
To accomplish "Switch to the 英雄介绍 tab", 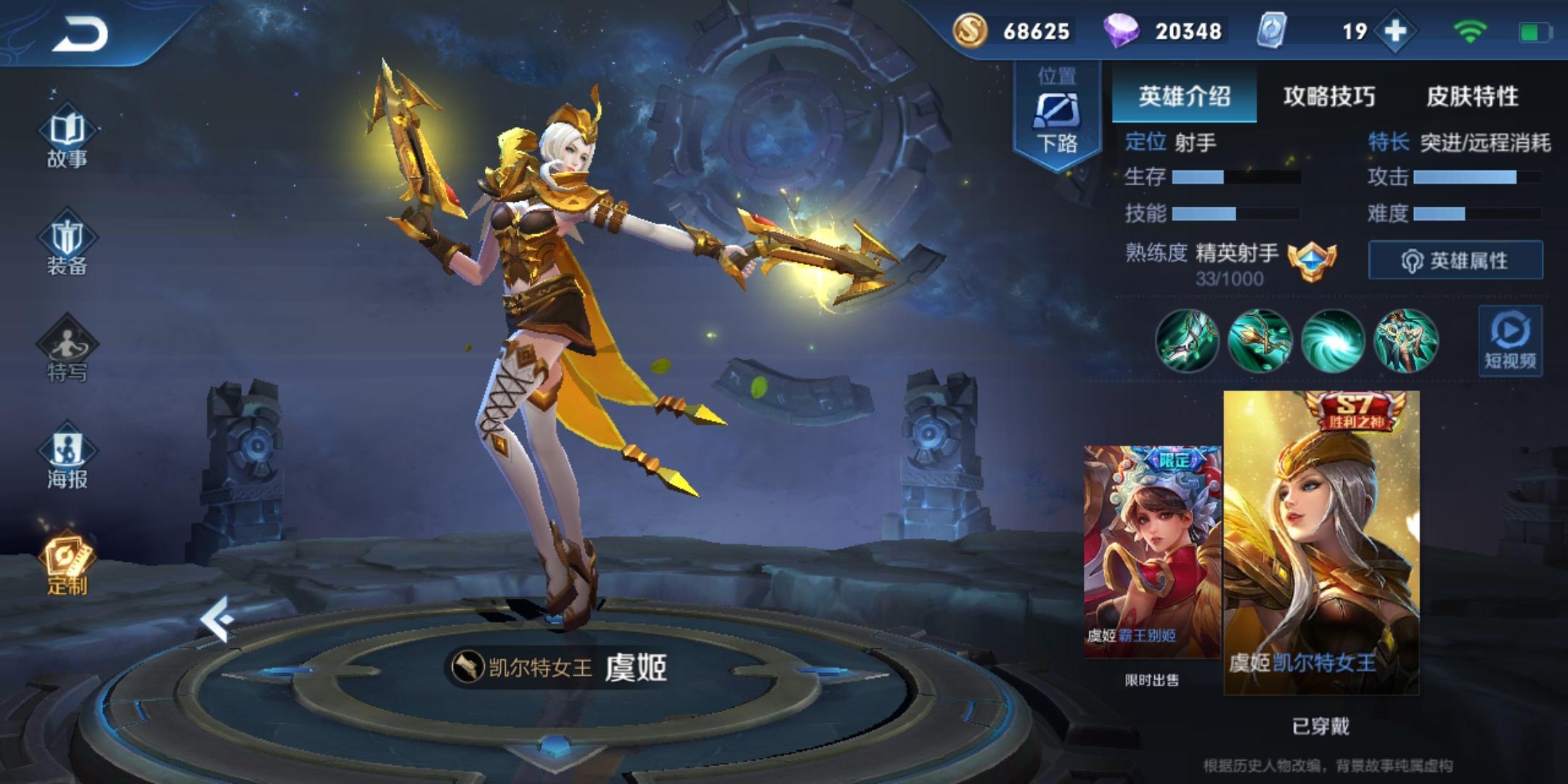I will [x=1184, y=96].
